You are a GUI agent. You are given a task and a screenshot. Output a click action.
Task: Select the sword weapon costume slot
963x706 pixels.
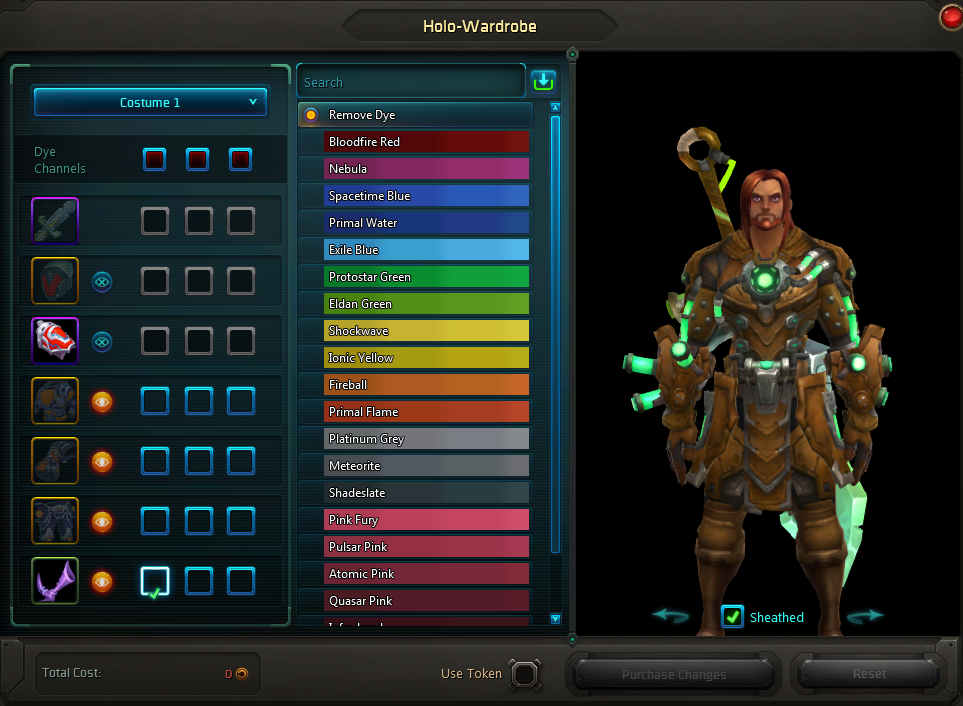tap(55, 221)
